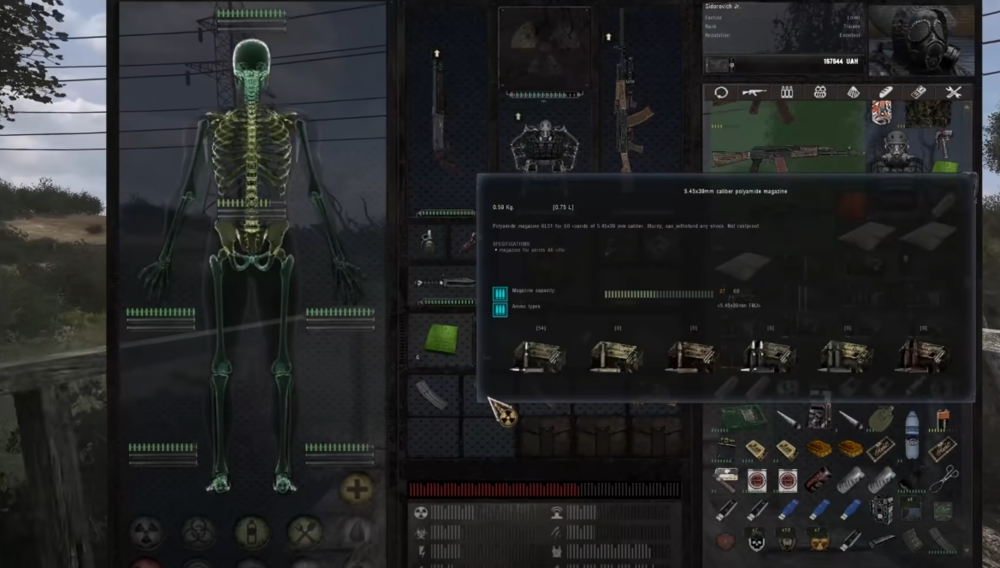This screenshot has height=568, width=1000.
Task: Select the tools and repair filter tab
Action: tap(953, 92)
